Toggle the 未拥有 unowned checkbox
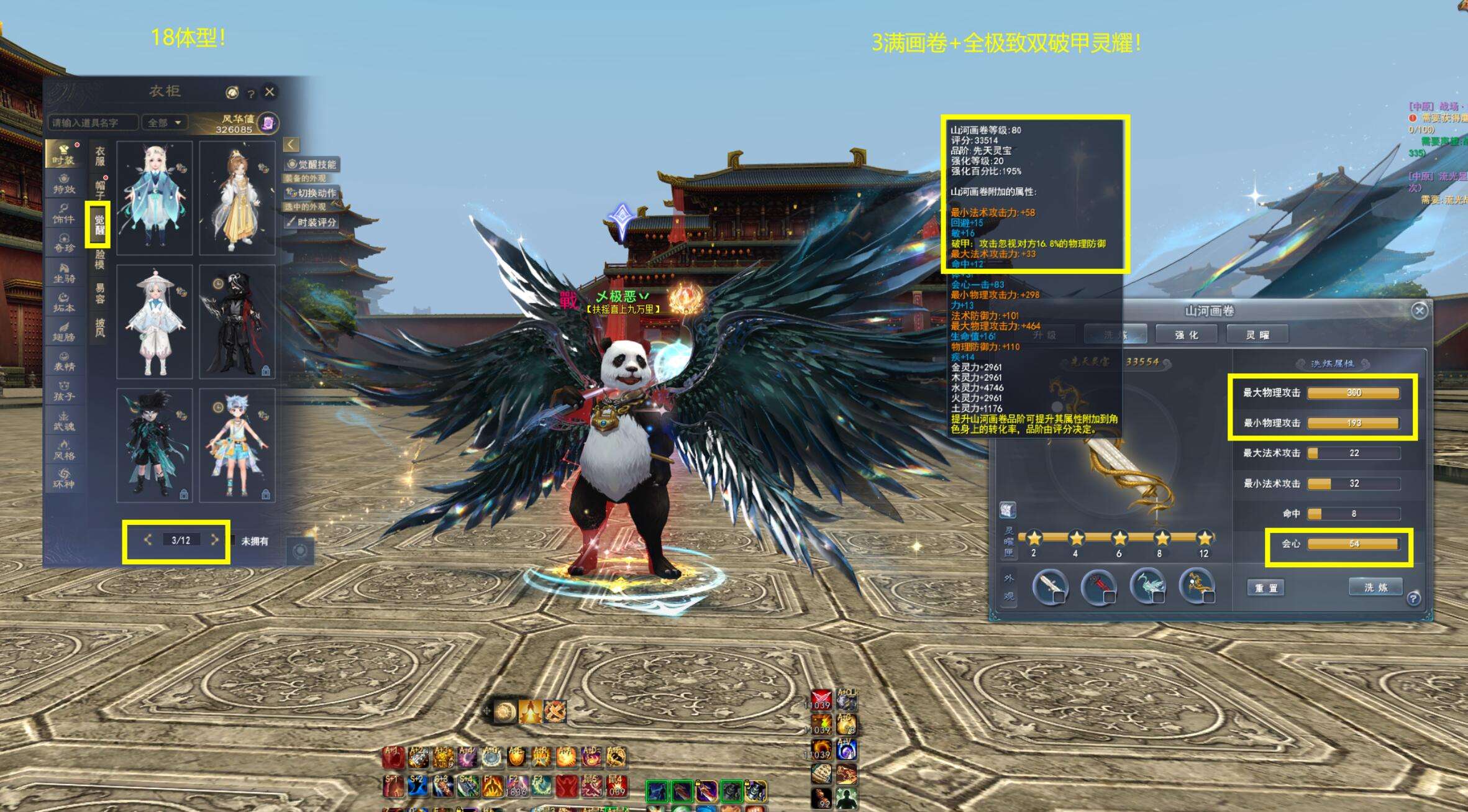 coord(233,541)
